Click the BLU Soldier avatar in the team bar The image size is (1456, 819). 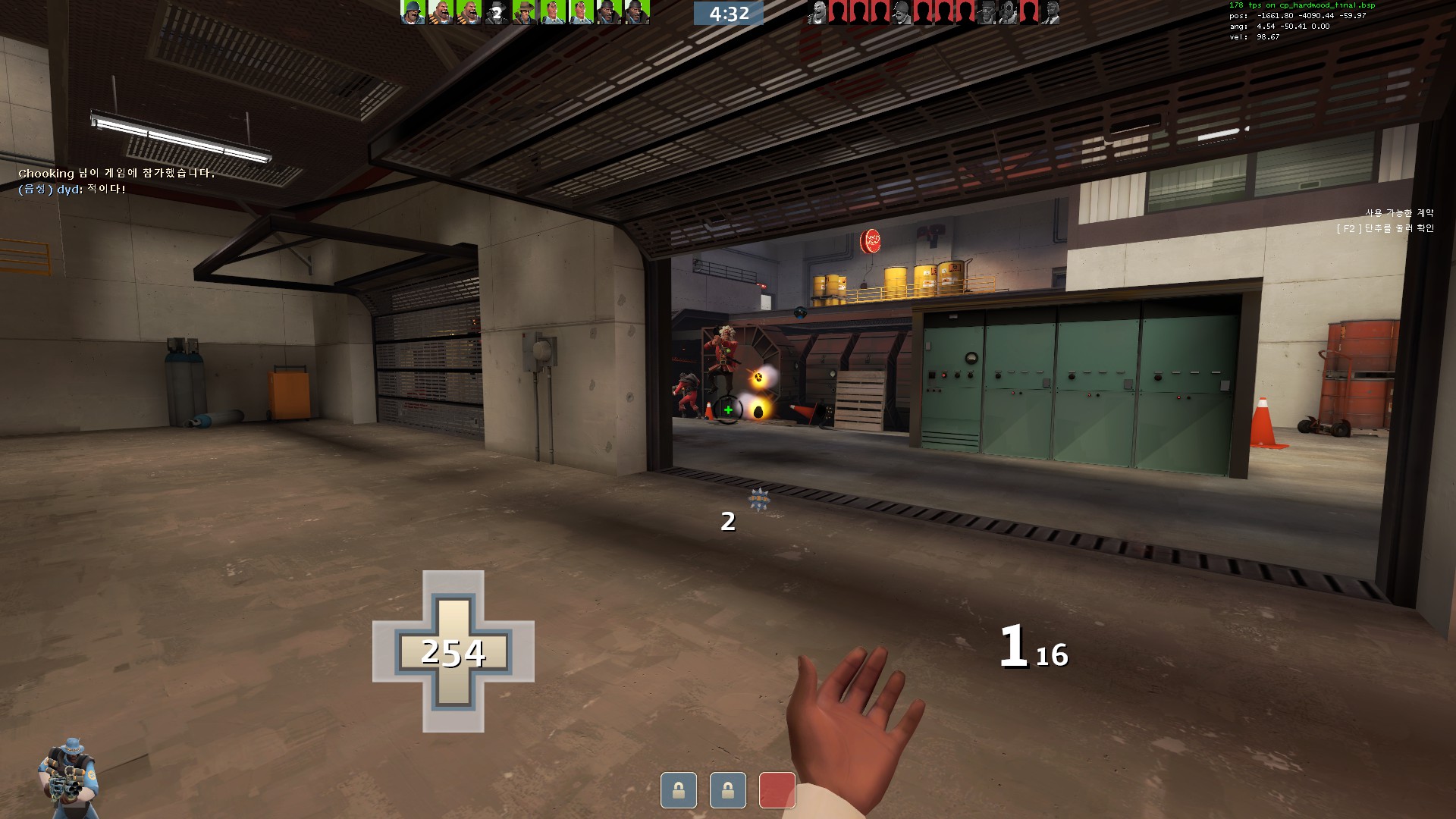[x=413, y=13]
